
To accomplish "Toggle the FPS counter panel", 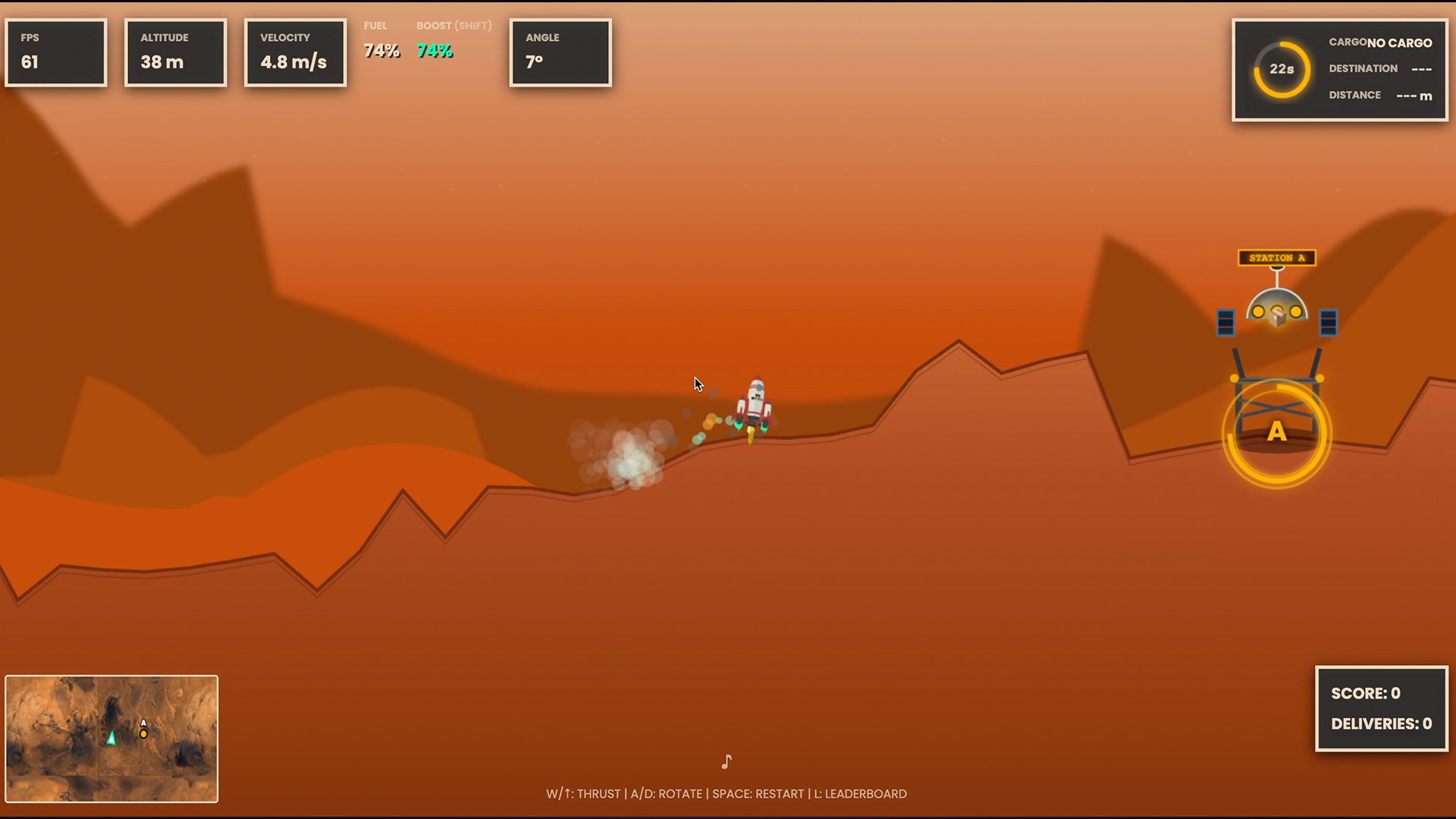I will point(55,52).
